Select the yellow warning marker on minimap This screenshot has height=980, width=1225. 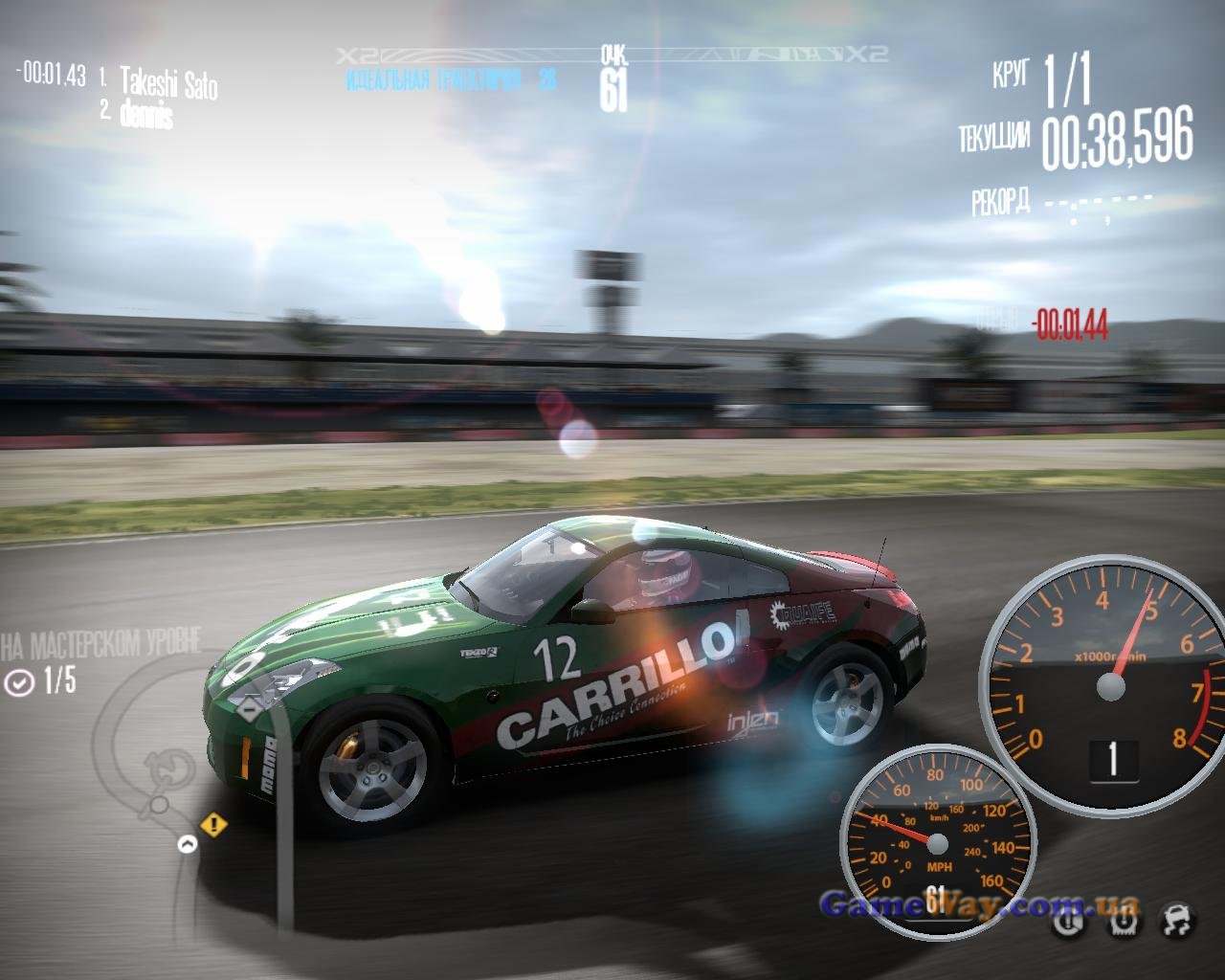point(213,823)
